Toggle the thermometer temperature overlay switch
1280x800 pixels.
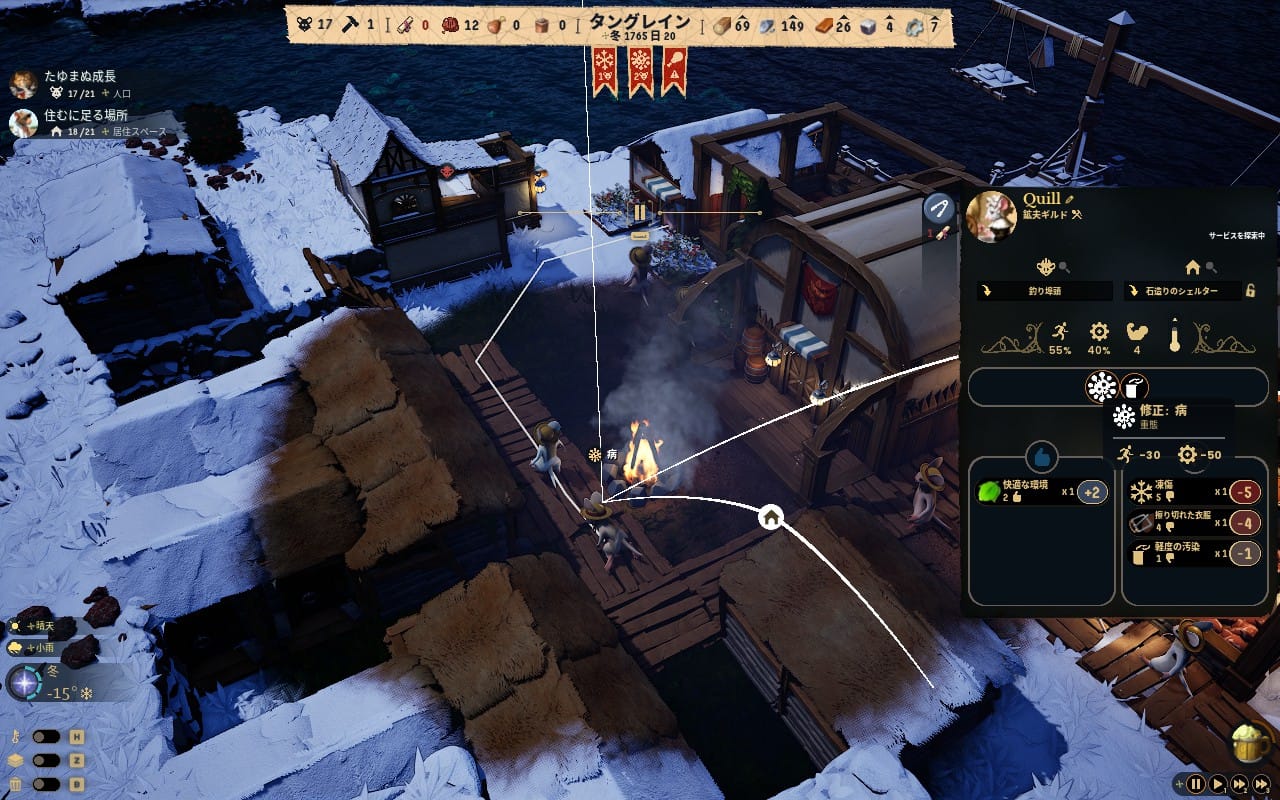pyautogui.click(x=47, y=737)
